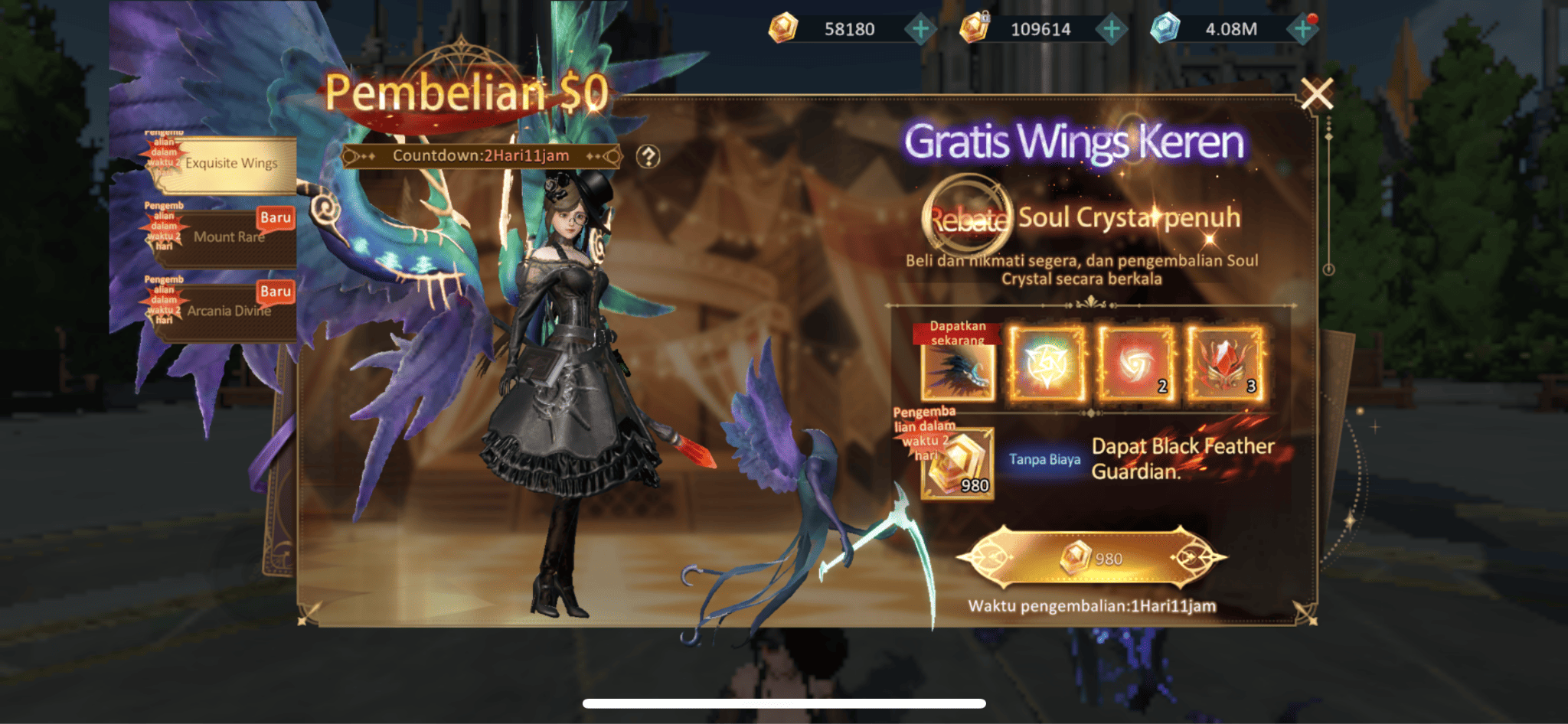
Task: Add more locked gem currency (109614)
Action: coord(1111,30)
